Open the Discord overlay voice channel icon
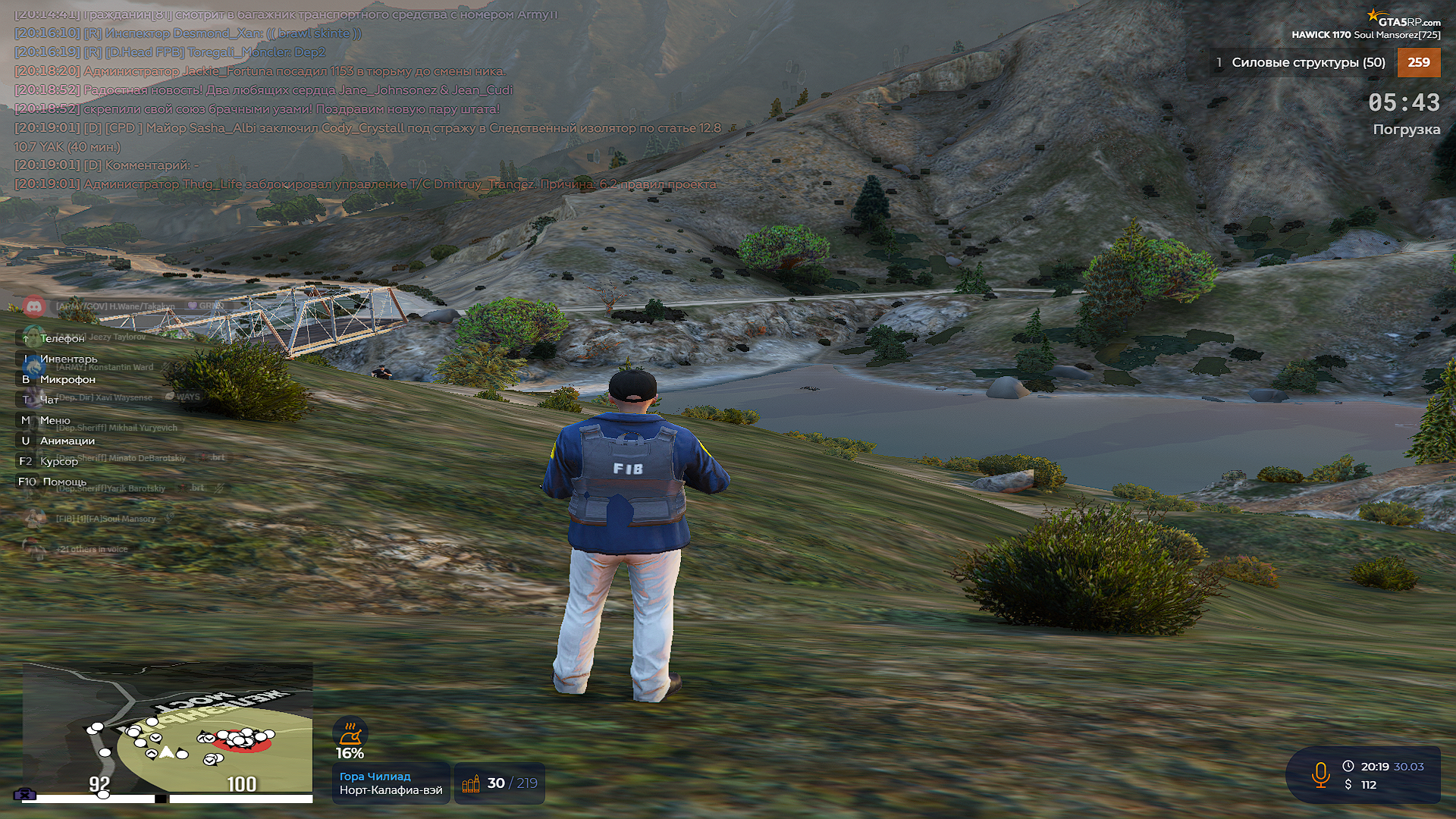The height and width of the screenshot is (819, 1456). [x=34, y=306]
